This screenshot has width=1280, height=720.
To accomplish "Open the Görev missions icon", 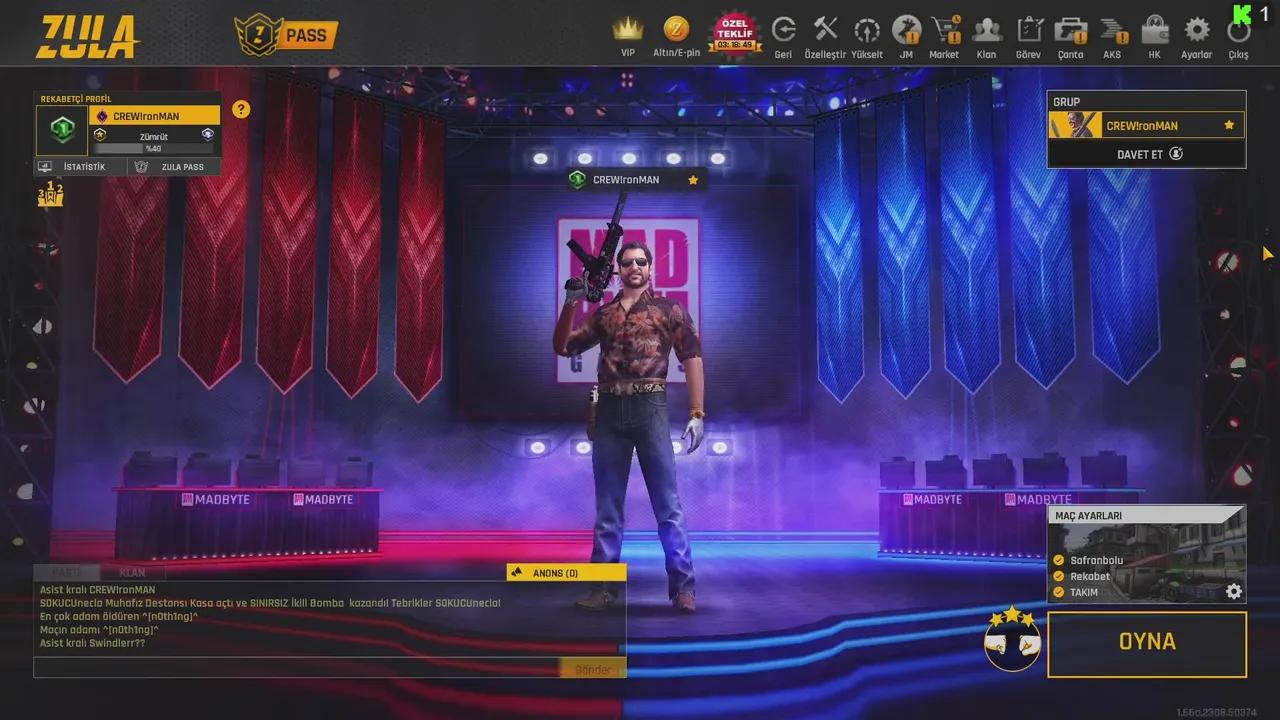I will 1028,30.
